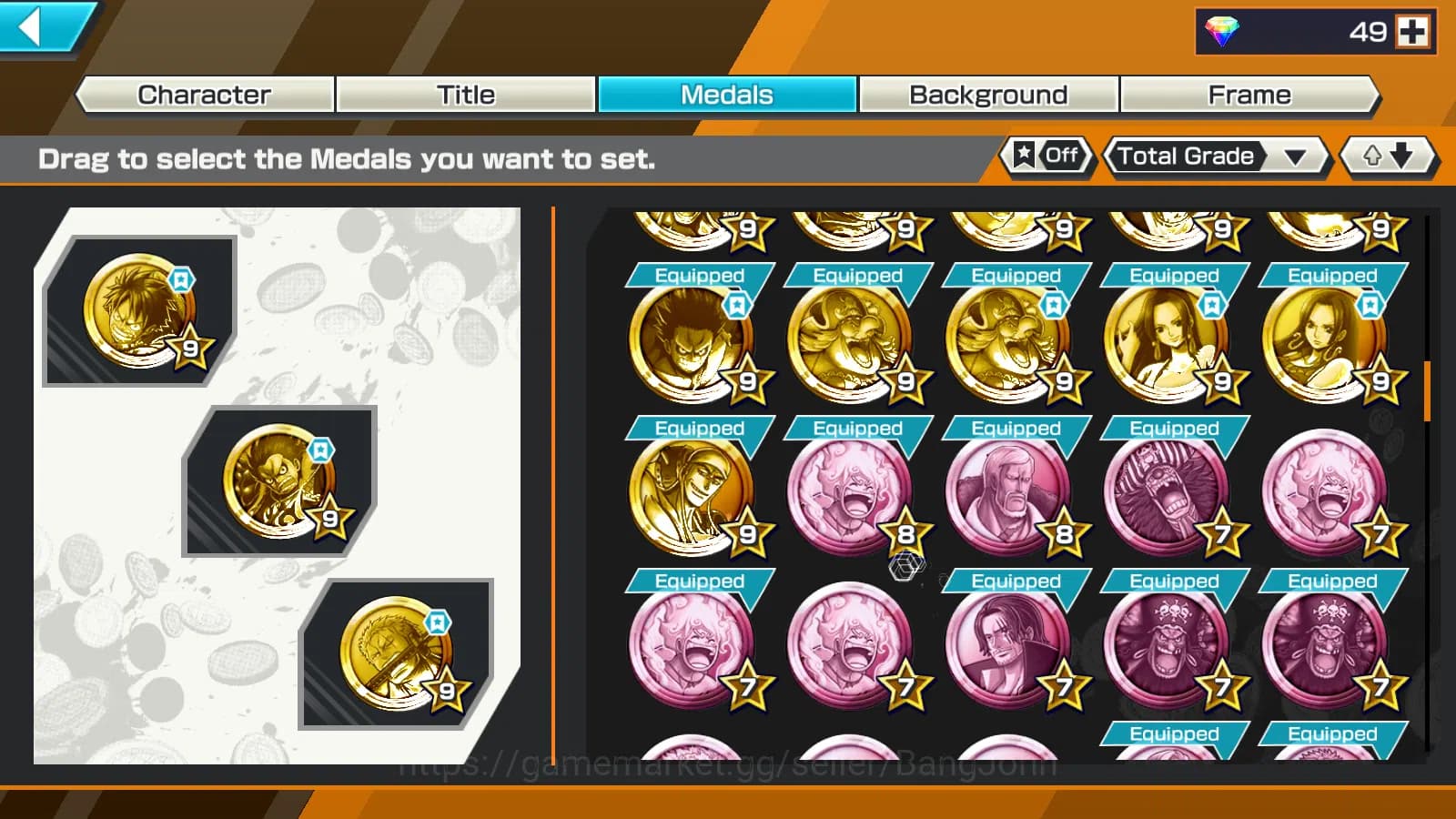1456x819 pixels.
Task: Toggle the favorite star filter off switch
Action: (x=1046, y=156)
